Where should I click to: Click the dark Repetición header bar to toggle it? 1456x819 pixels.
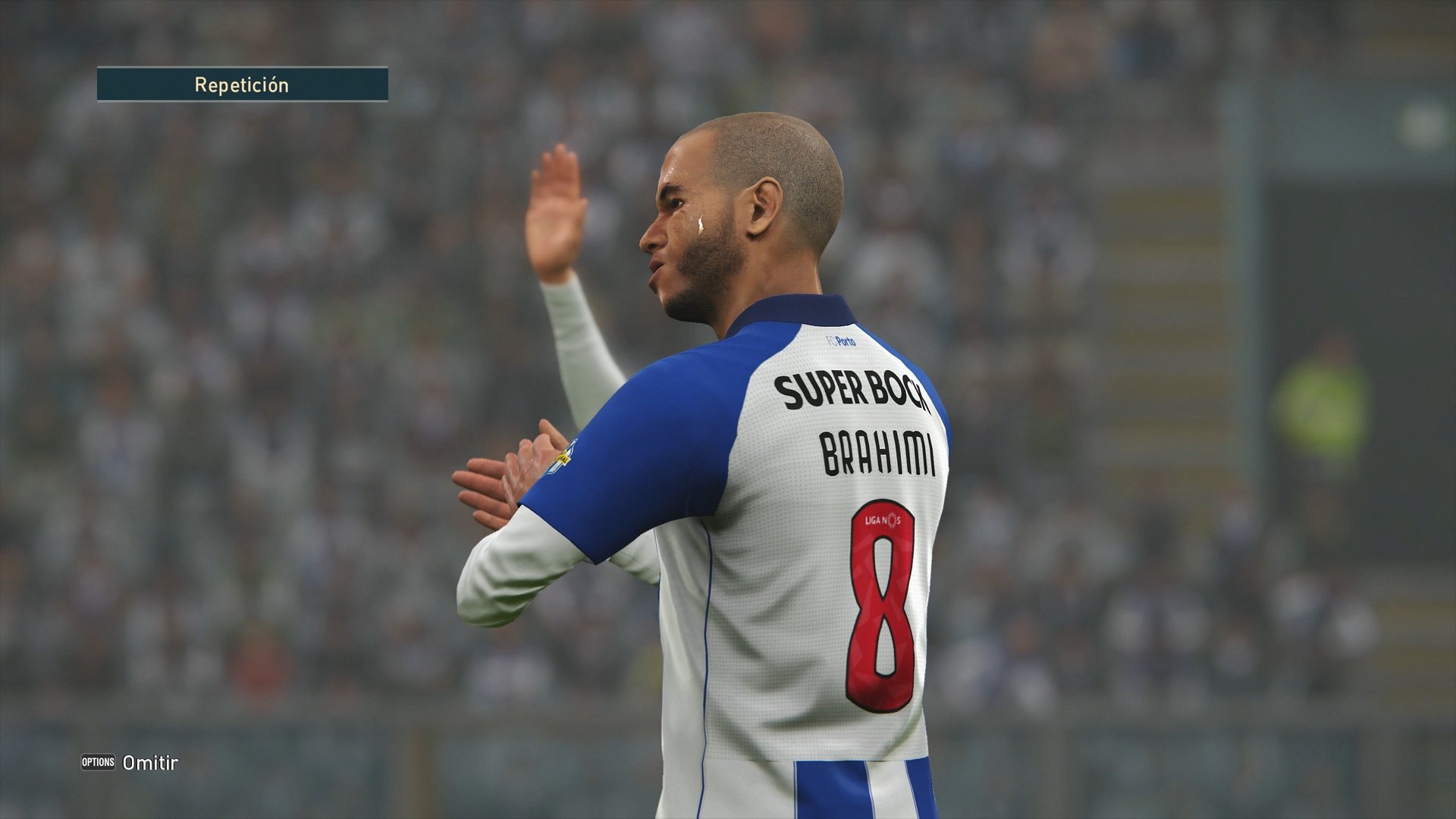(243, 84)
